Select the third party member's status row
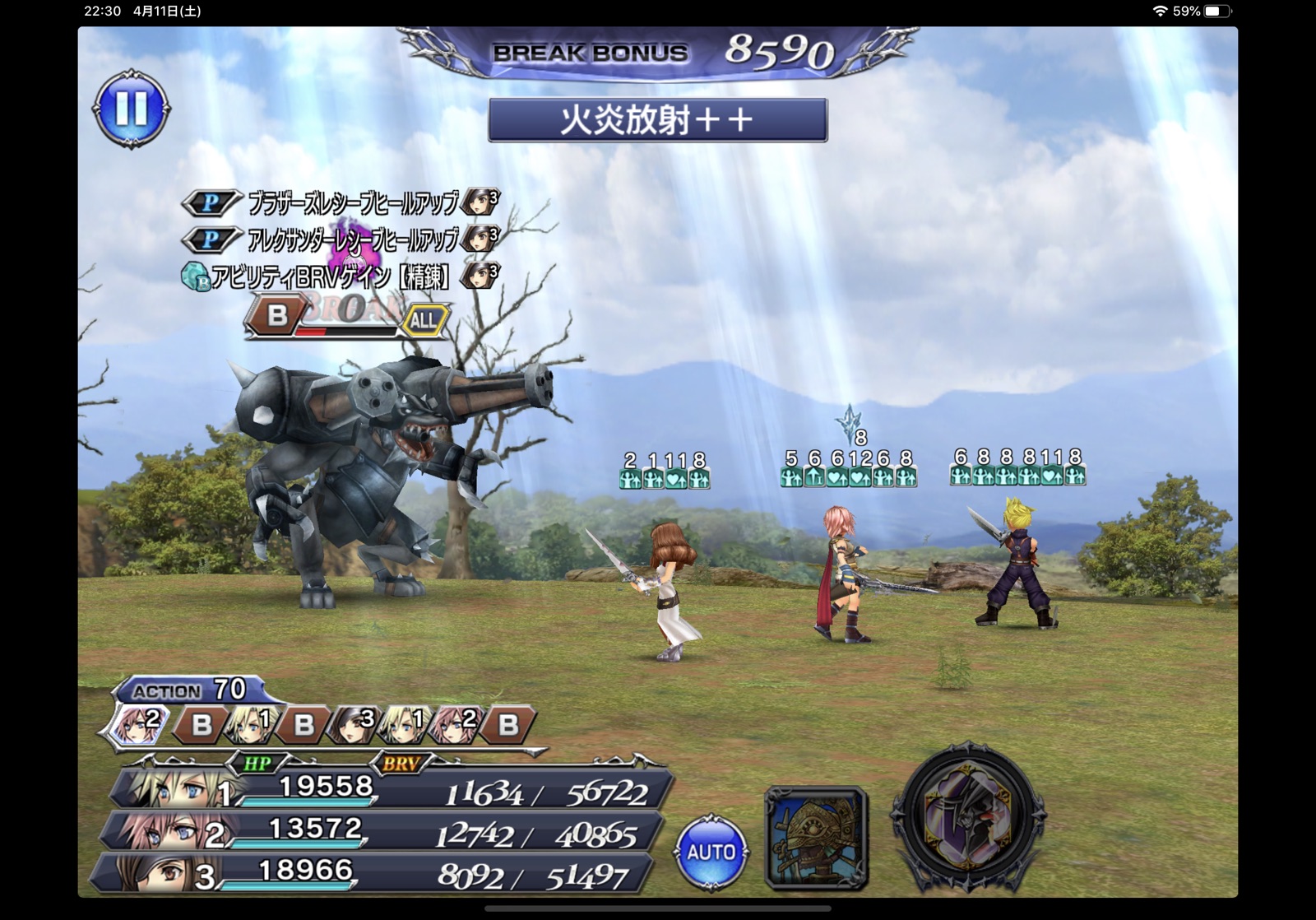This screenshot has height=920, width=1316. point(374,874)
